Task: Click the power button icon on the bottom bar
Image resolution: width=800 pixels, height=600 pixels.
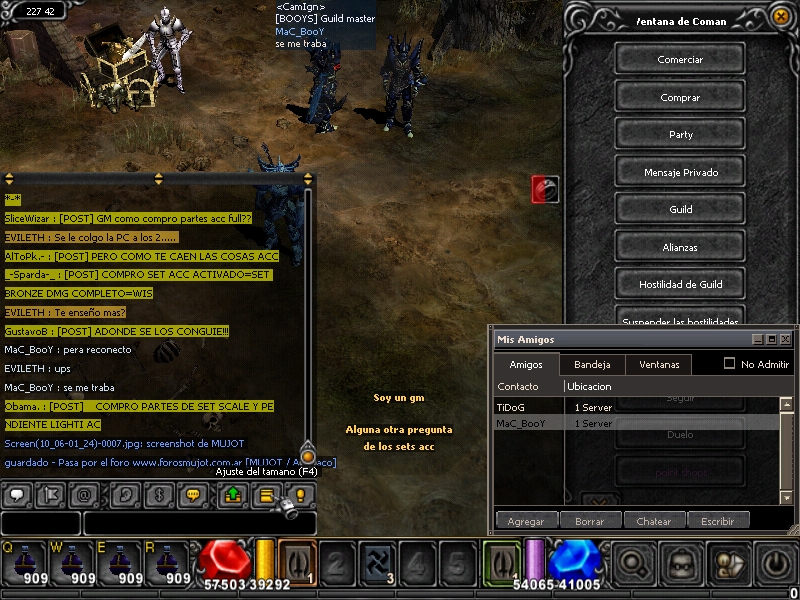Action: [776, 562]
